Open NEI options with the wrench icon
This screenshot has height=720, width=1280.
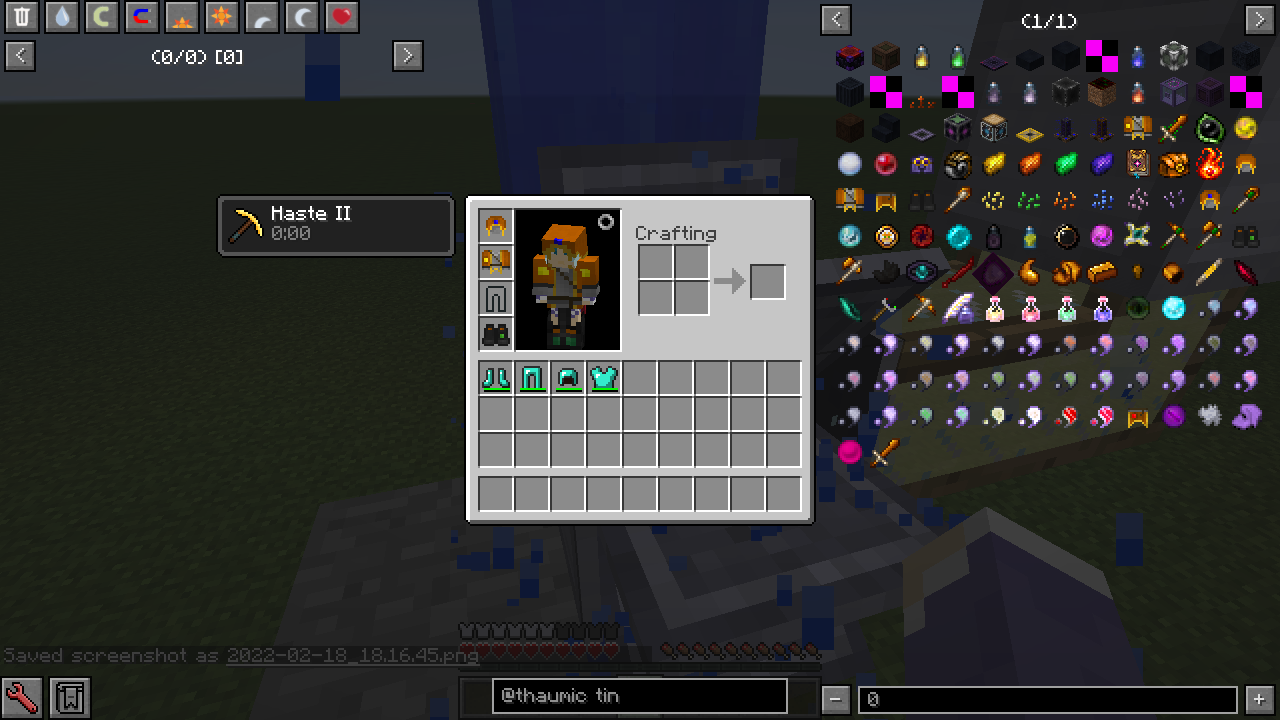pos(22,696)
